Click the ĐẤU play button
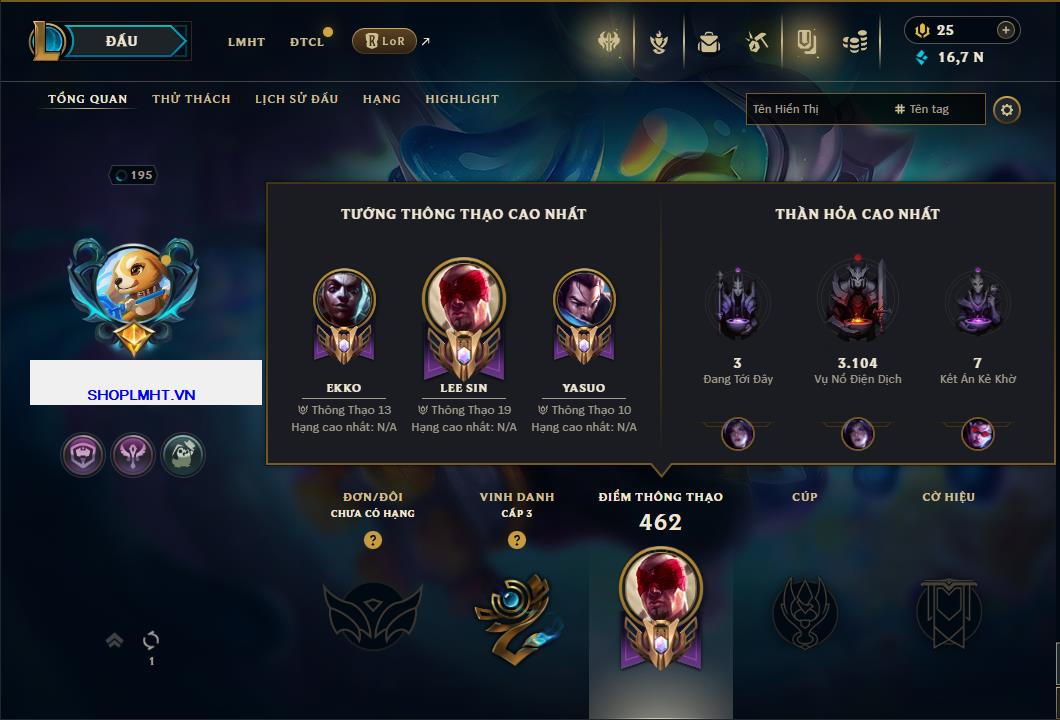The height and width of the screenshot is (720, 1060). [122, 41]
